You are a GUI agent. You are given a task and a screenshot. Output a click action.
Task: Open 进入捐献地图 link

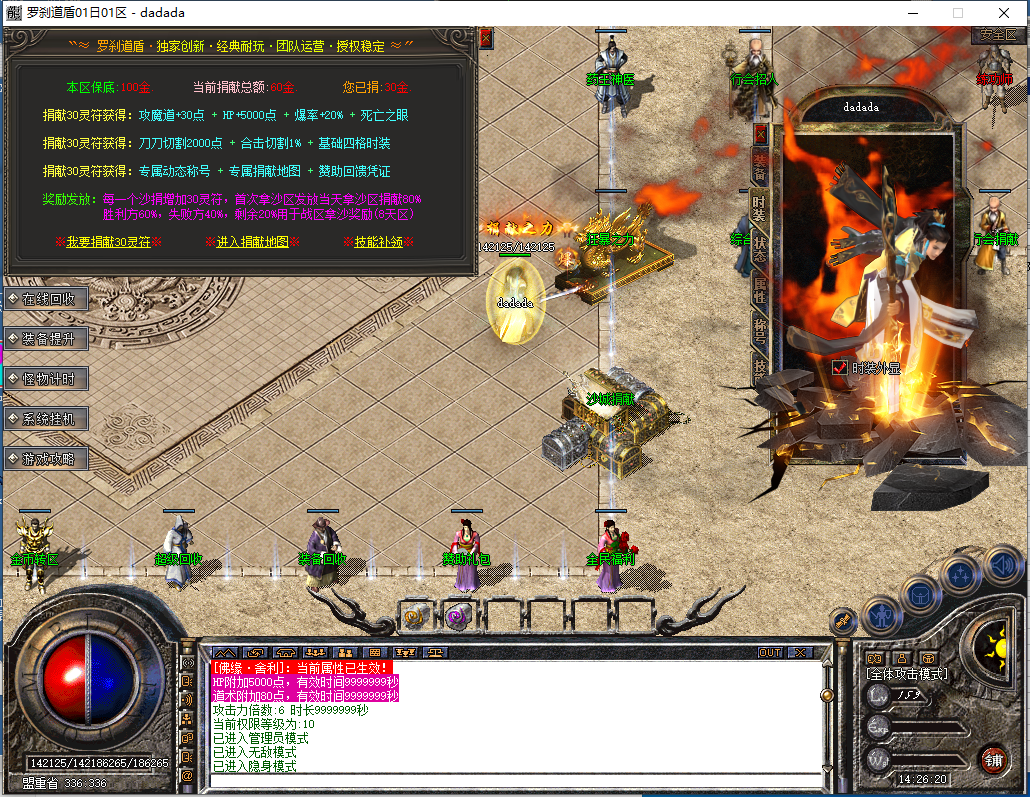[252, 242]
